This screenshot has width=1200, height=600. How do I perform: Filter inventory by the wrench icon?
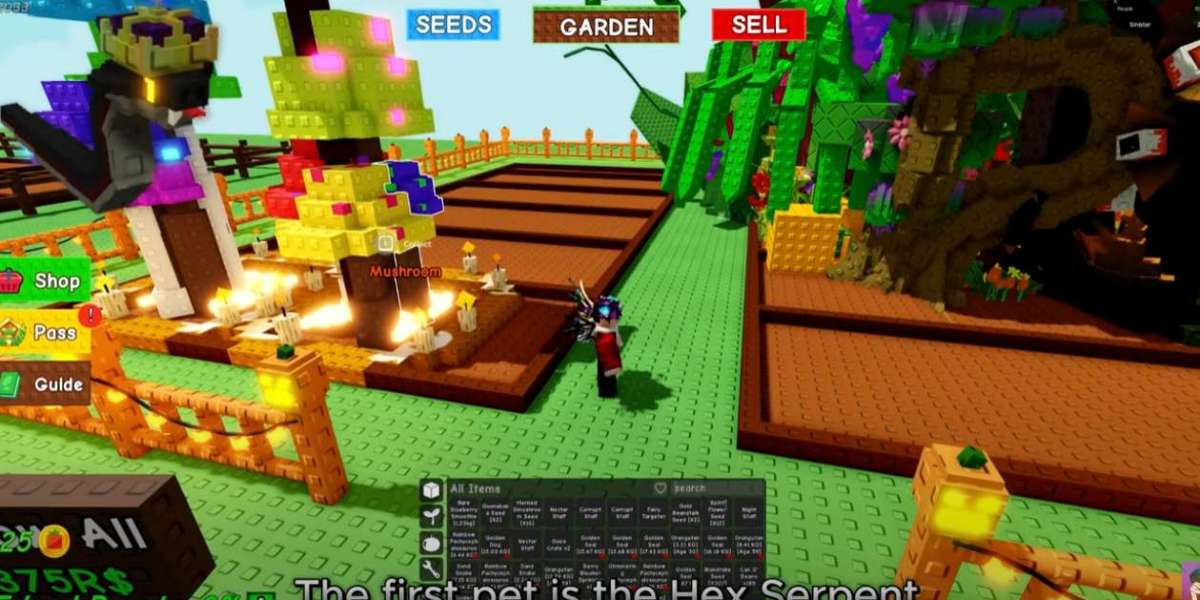pos(431,569)
